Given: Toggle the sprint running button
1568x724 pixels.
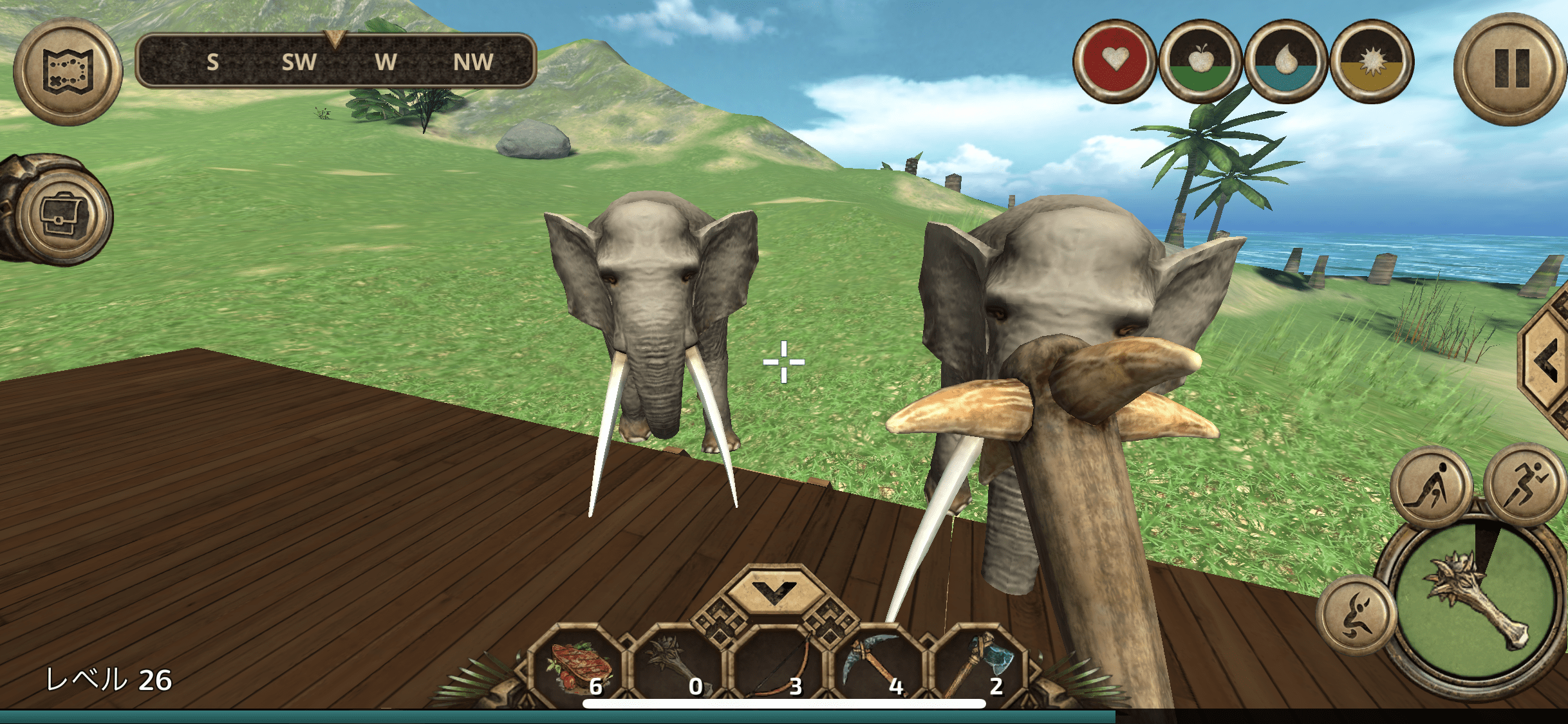Looking at the screenshot, I should click(1524, 485).
